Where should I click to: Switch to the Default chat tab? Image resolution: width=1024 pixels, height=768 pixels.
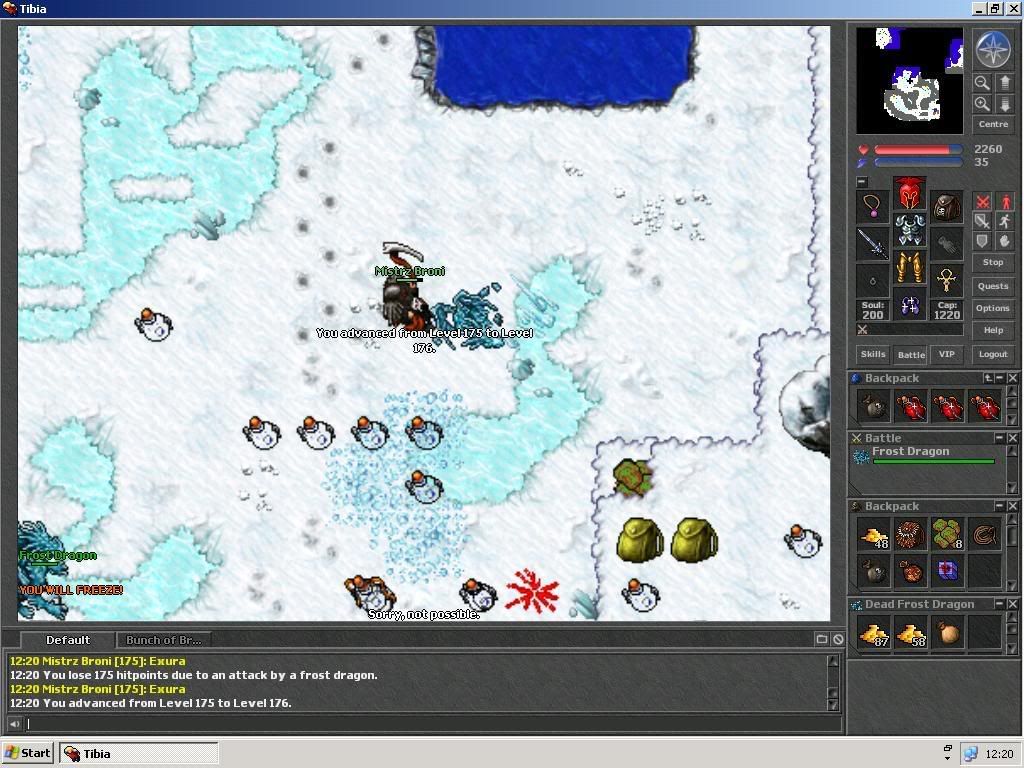pyautogui.click(x=68, y=640)
